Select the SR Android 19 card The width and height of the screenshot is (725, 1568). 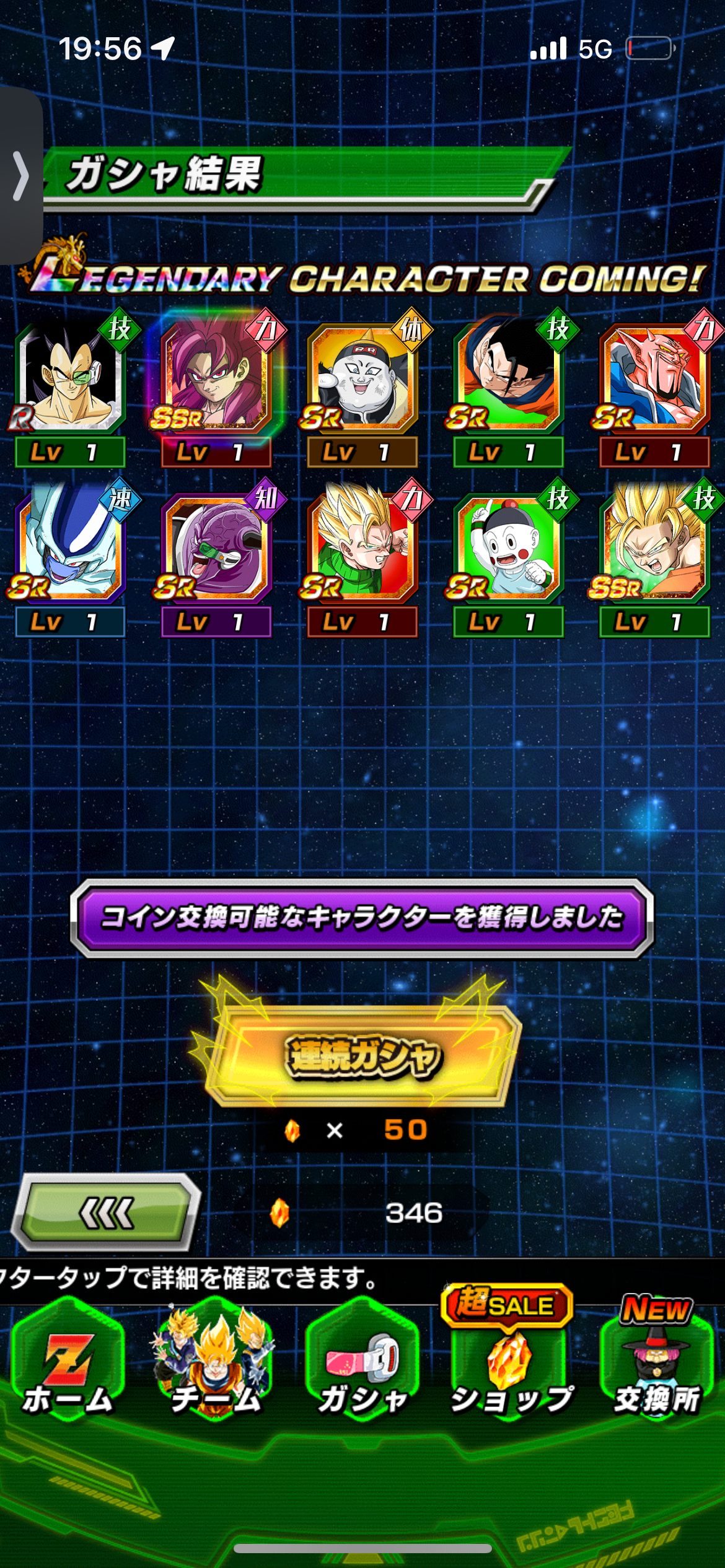362,379
